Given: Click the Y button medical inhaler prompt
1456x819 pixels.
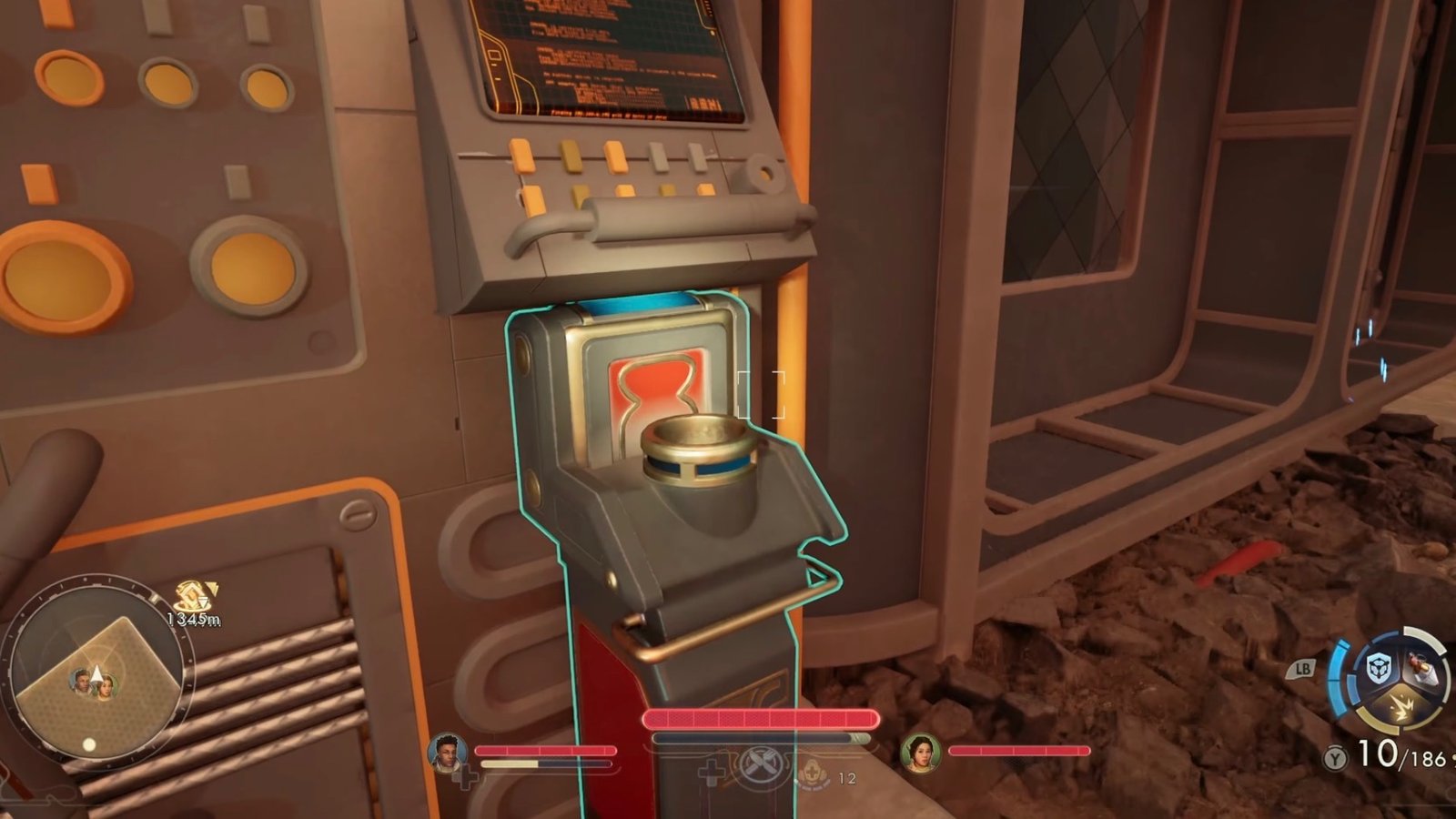Looking at the screenshot, I should coord(1335,757).
